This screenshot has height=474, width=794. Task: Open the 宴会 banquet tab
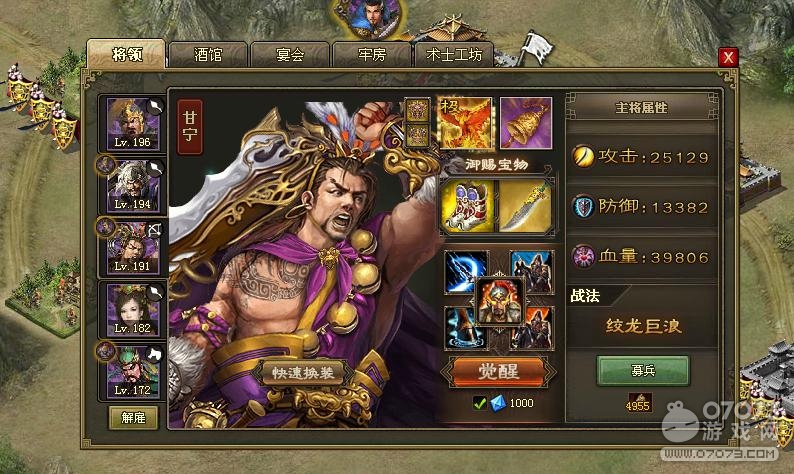pyautogui.click(x=290, y=55)
